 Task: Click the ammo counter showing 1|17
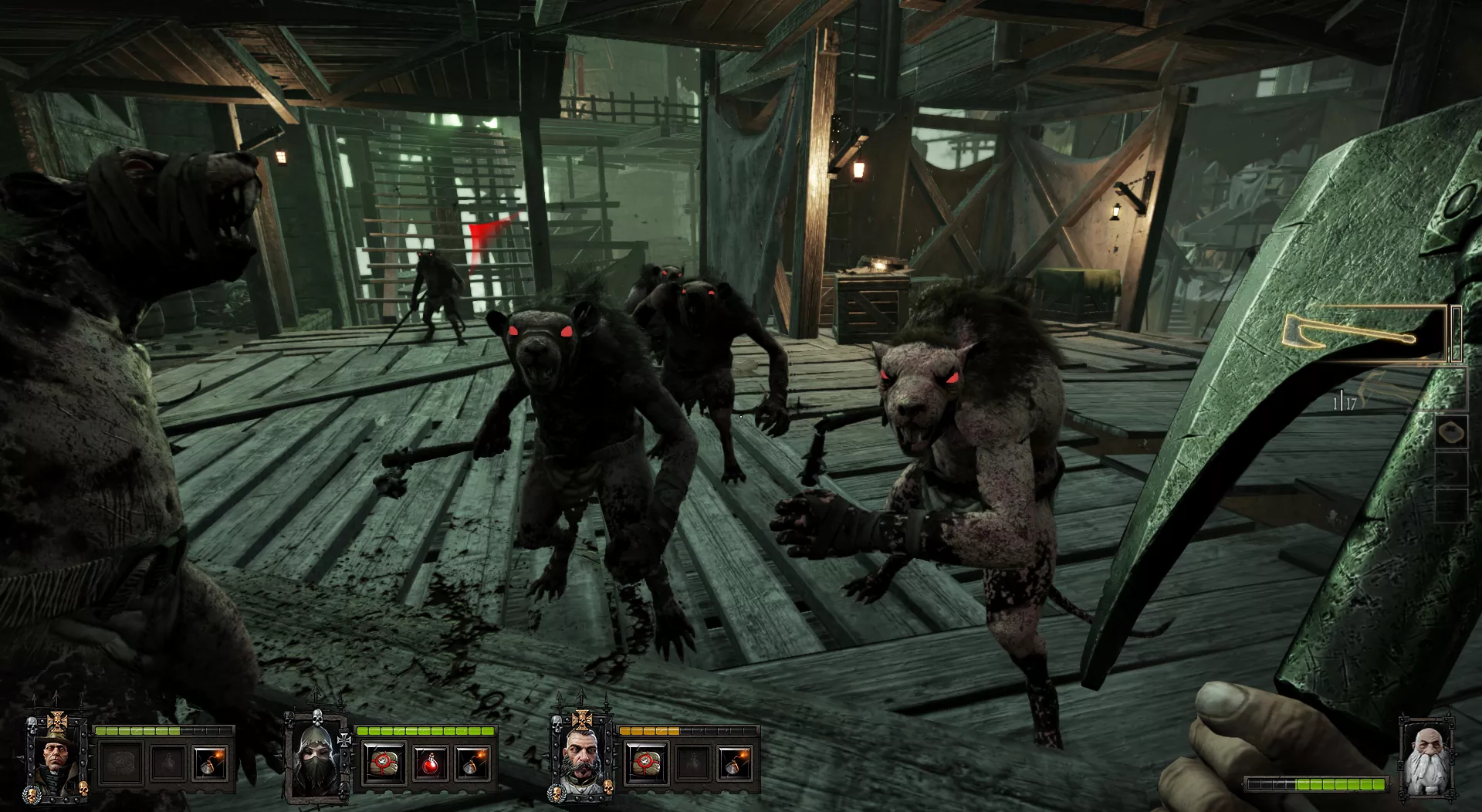click(1345, 402)
